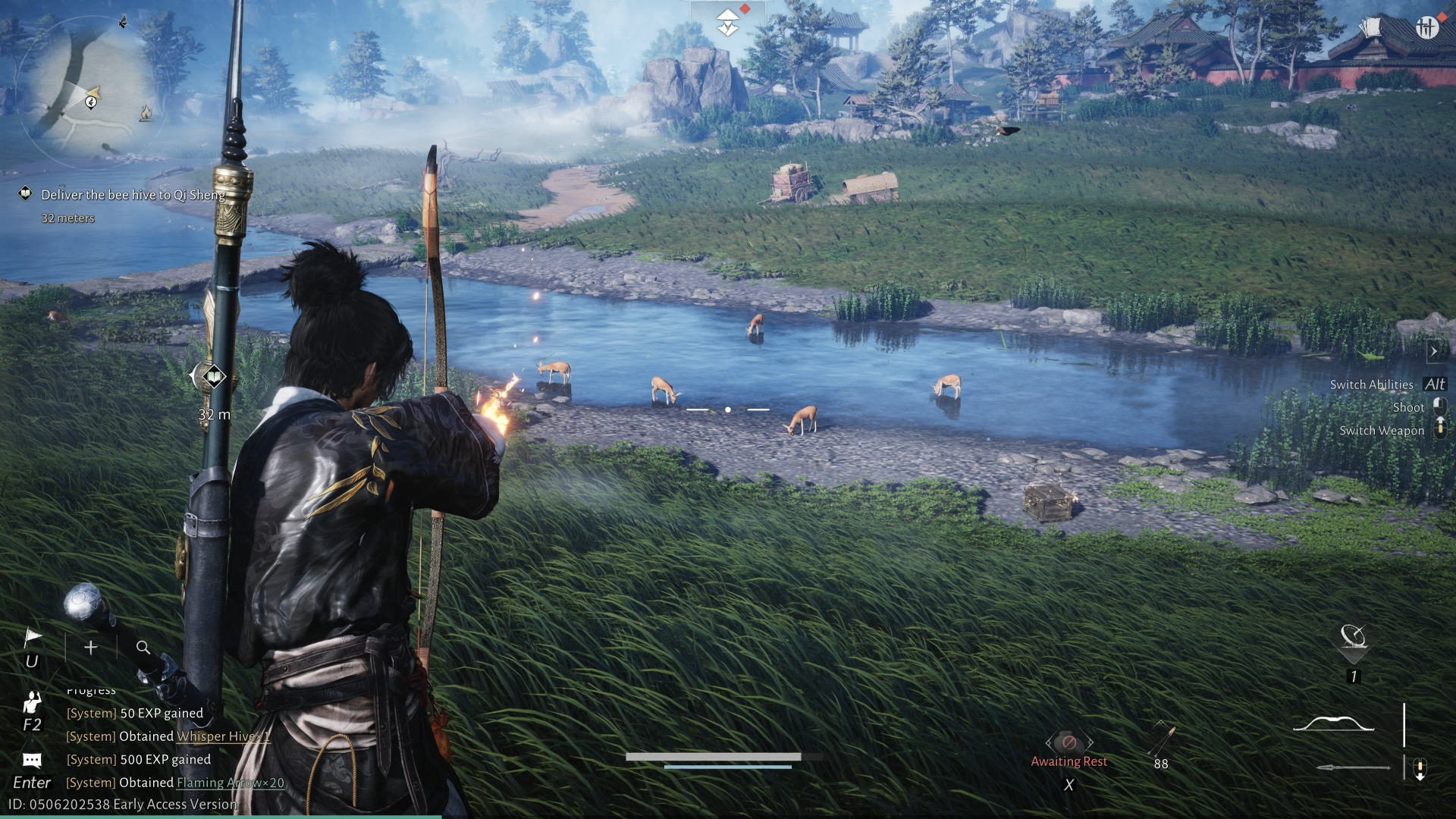Open the chat speech bubble icon
The image size is (1456, 819).
click(x=32, y=760)
